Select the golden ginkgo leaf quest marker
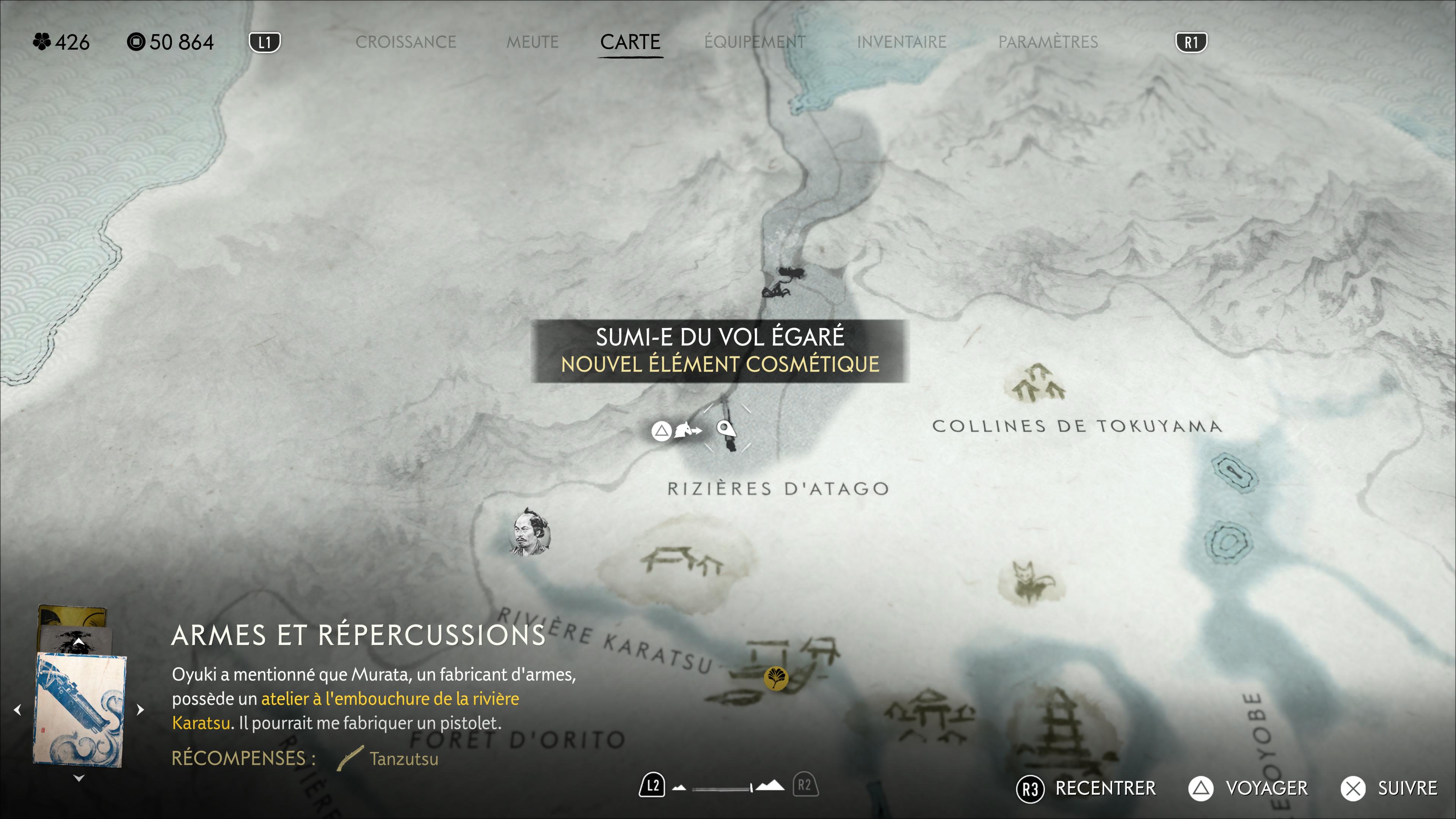 click(775, 678)
